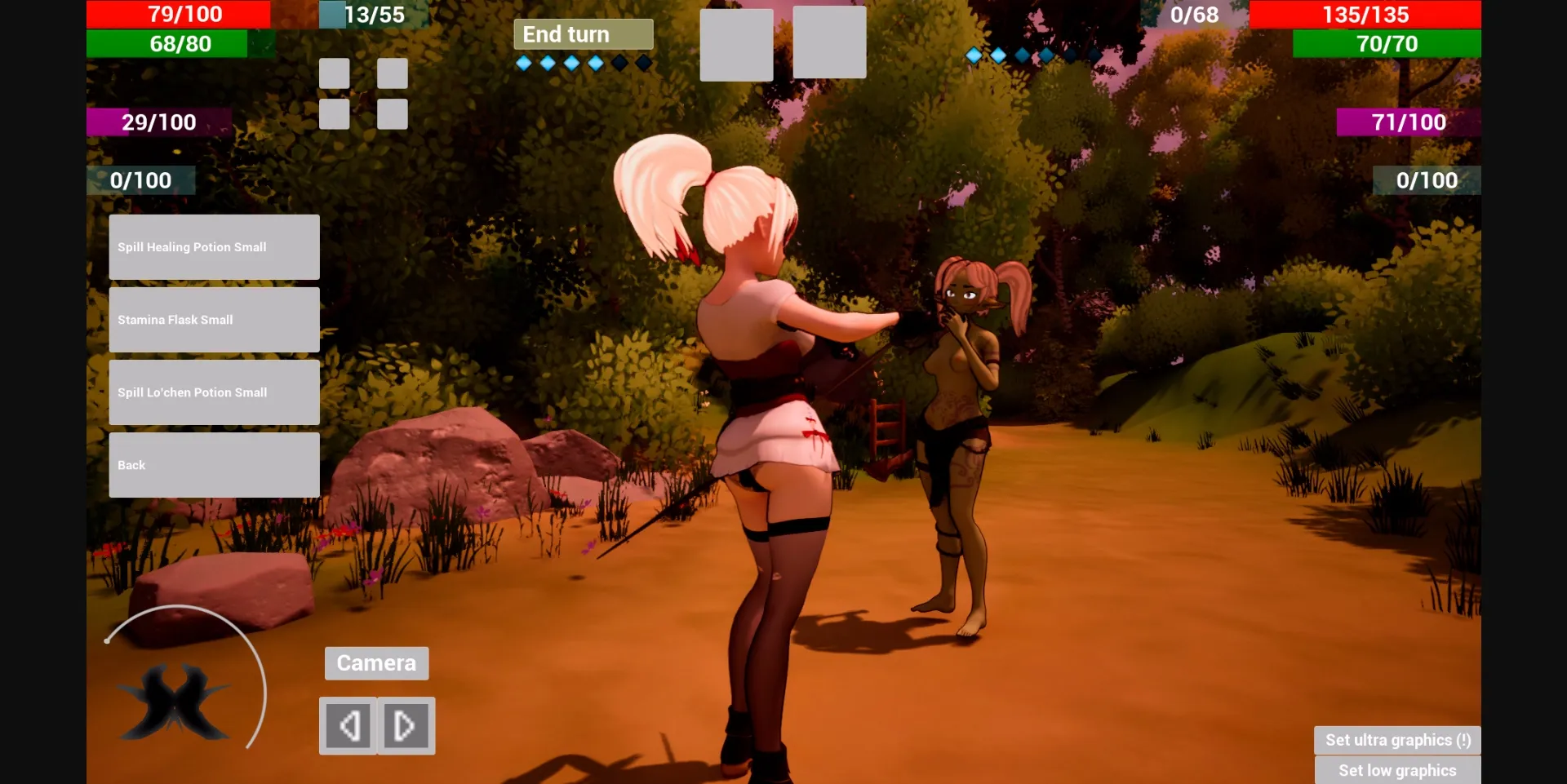Click the upper-right ability slot icon

pyautogui.click(x=393, y=72)
